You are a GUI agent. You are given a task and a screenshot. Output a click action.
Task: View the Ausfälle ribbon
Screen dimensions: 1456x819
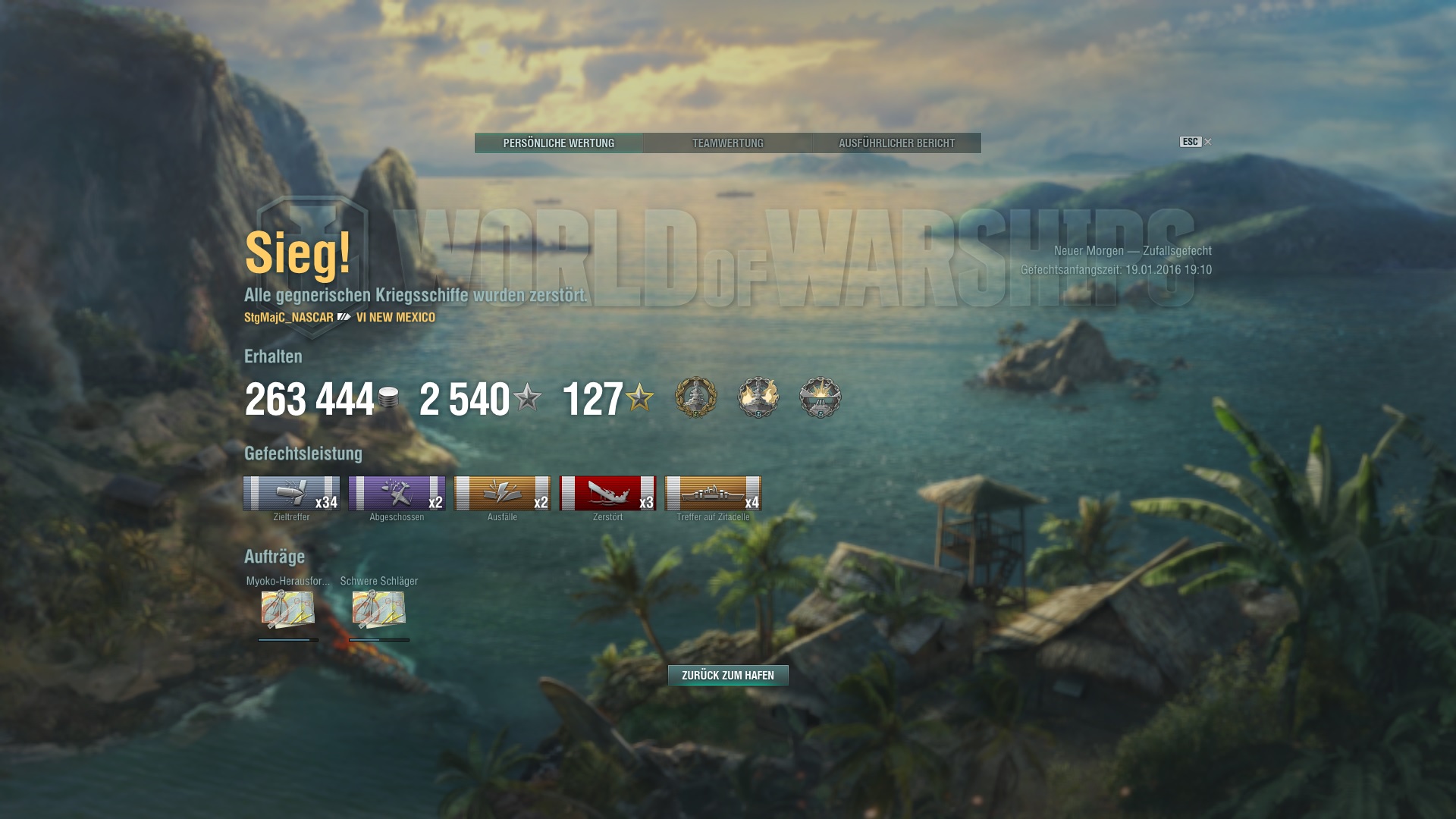pos(502,494)
